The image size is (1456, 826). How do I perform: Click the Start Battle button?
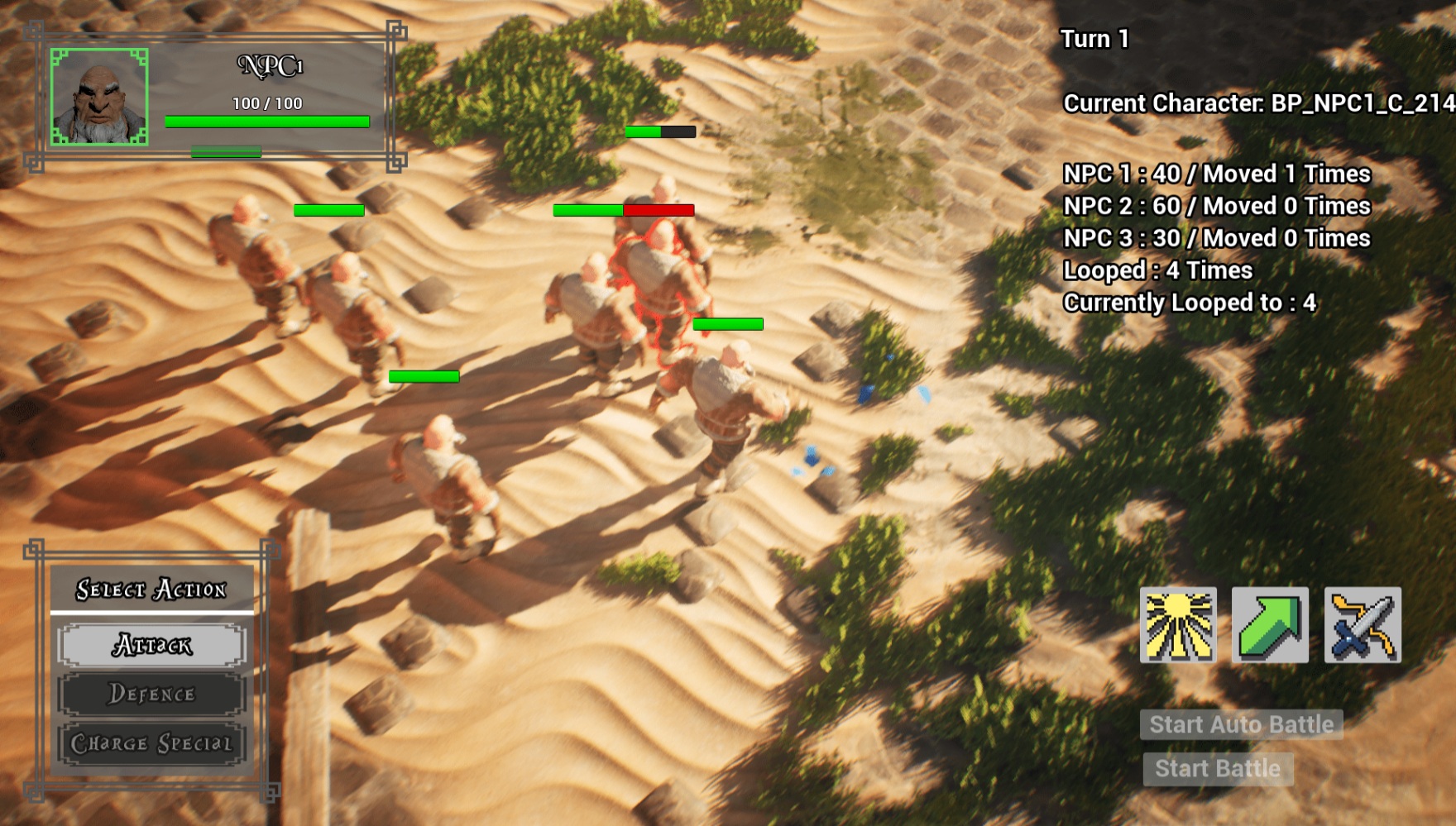(x=1218, y=769)
